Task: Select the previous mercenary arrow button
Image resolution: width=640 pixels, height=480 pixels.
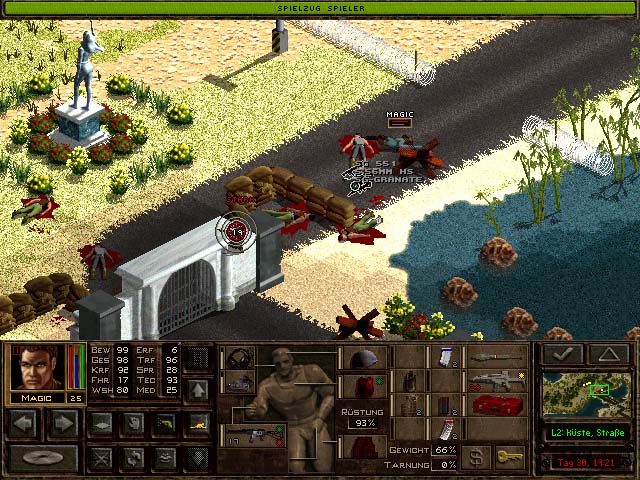Action: coord(23,423)
